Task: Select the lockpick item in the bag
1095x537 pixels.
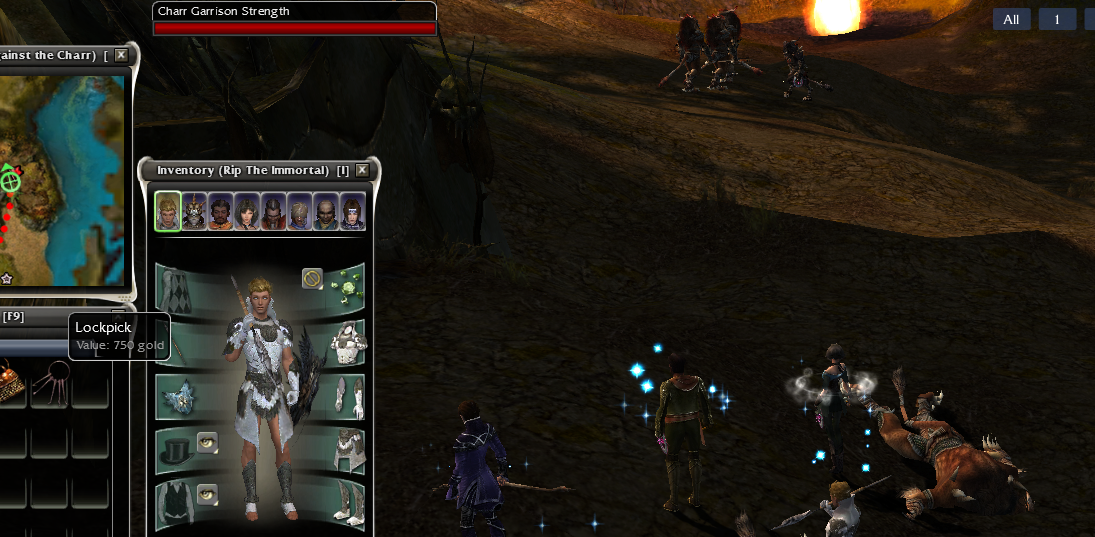Action: [x=50, y=383]
